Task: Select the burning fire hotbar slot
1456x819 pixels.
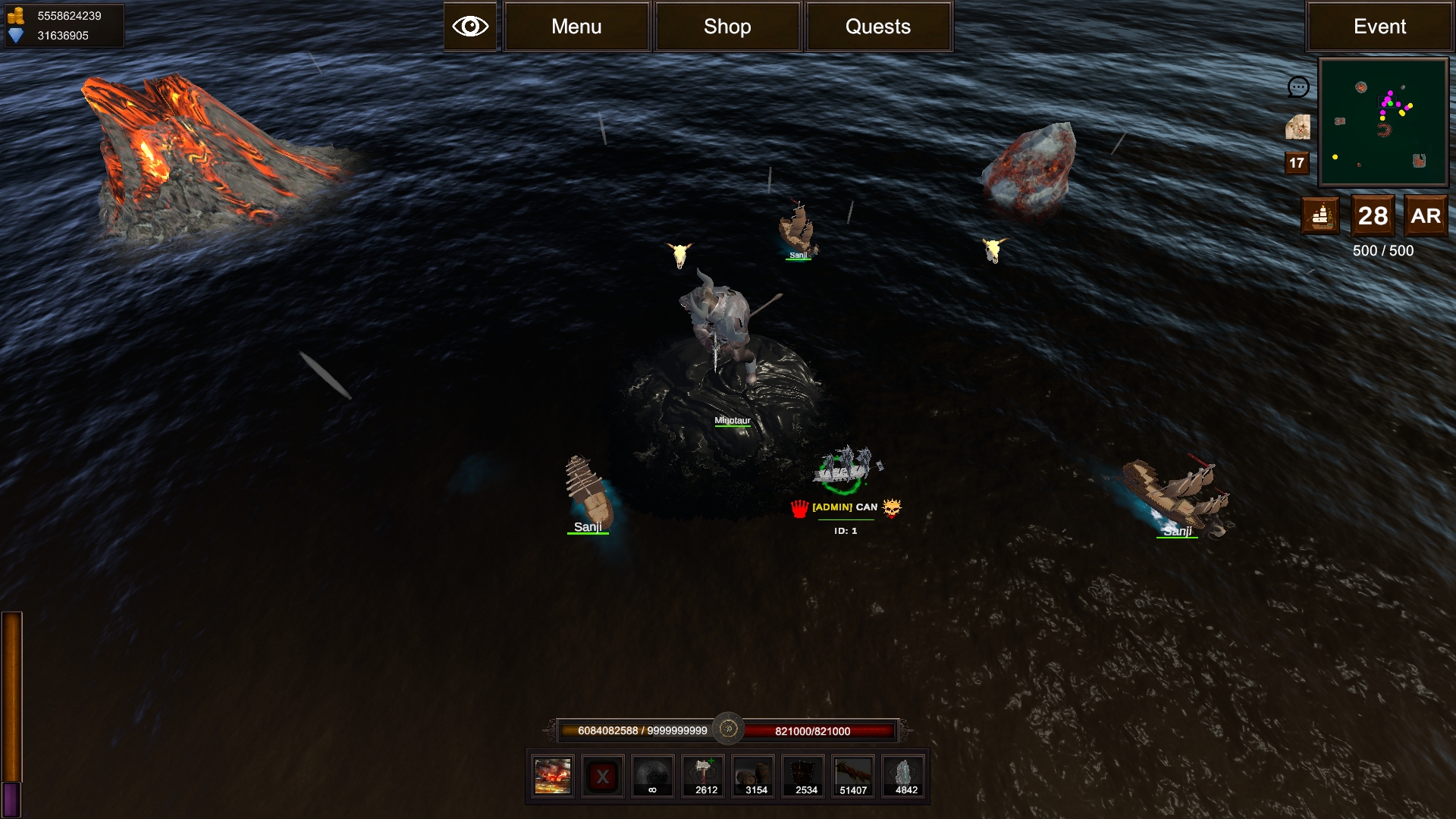Action: 553,777
